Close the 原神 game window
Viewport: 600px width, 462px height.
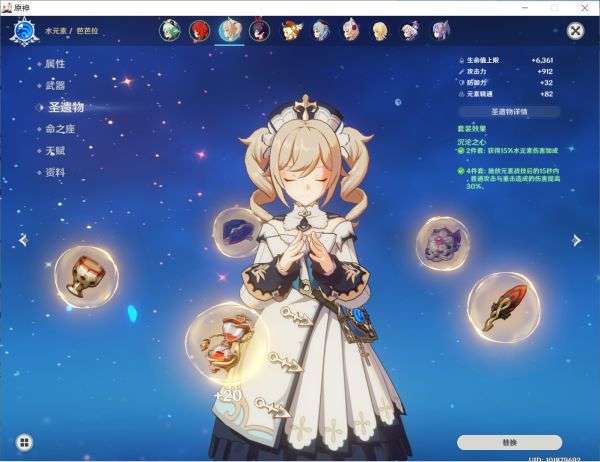(x=585, y=7)
